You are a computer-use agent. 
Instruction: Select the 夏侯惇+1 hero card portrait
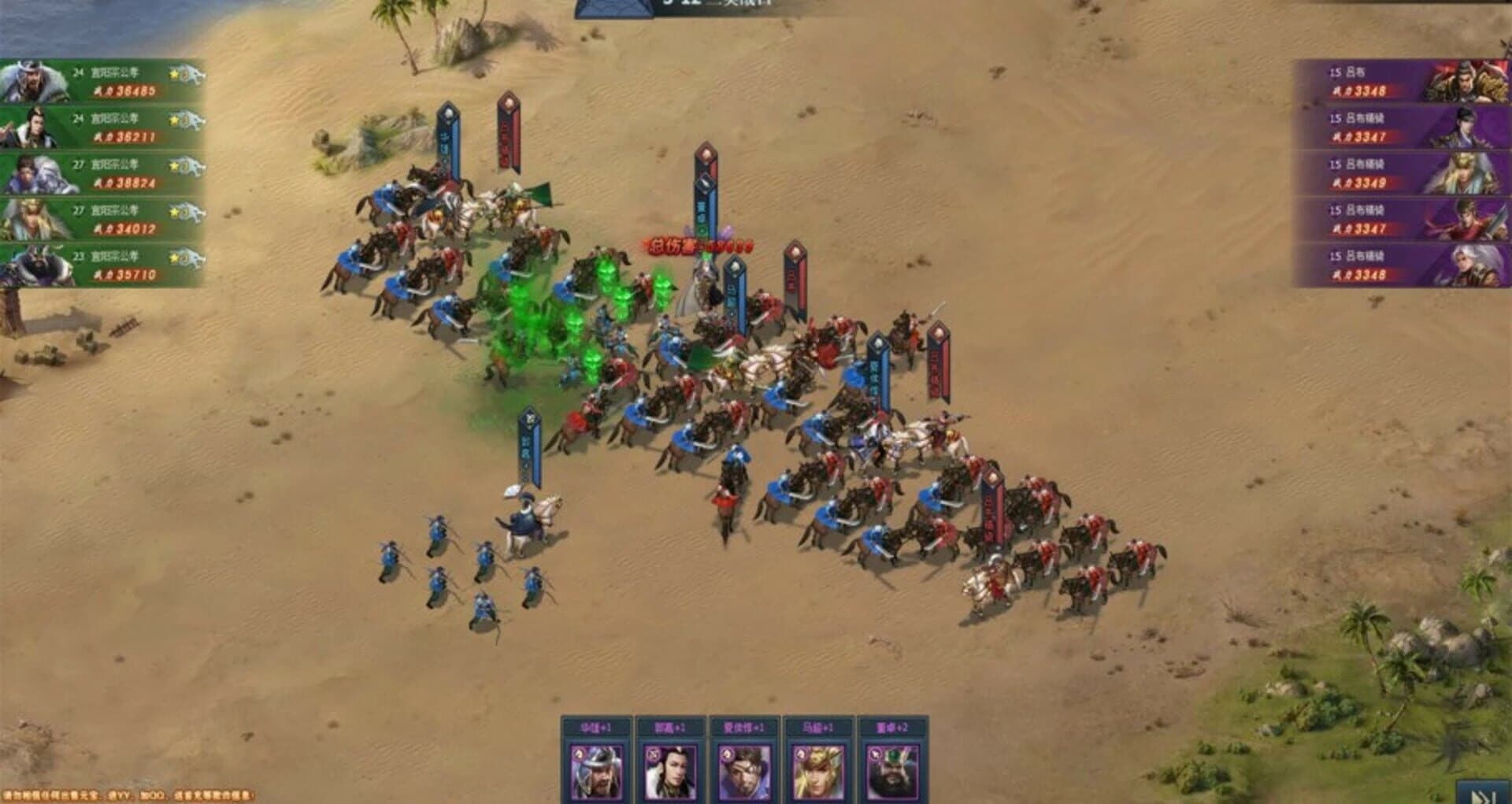[743, 773]
